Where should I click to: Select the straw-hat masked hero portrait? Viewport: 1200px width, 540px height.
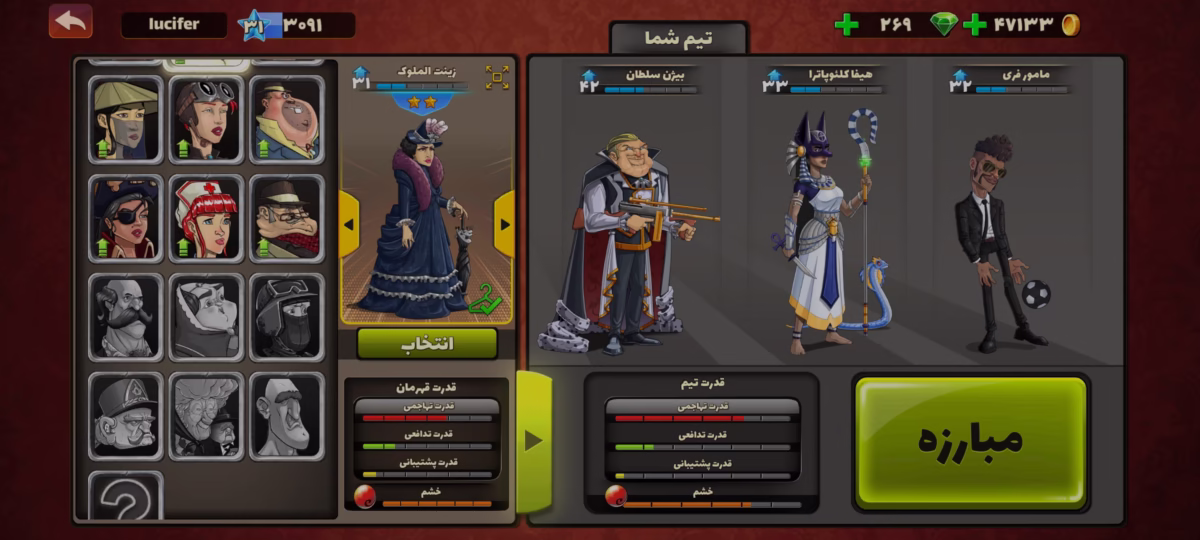point(125,120)
